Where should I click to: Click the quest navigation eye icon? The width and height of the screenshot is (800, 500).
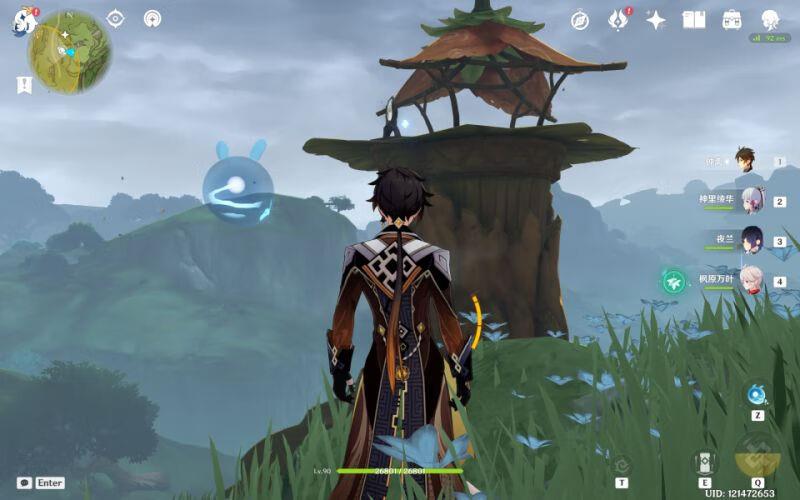tap(115, 18)
